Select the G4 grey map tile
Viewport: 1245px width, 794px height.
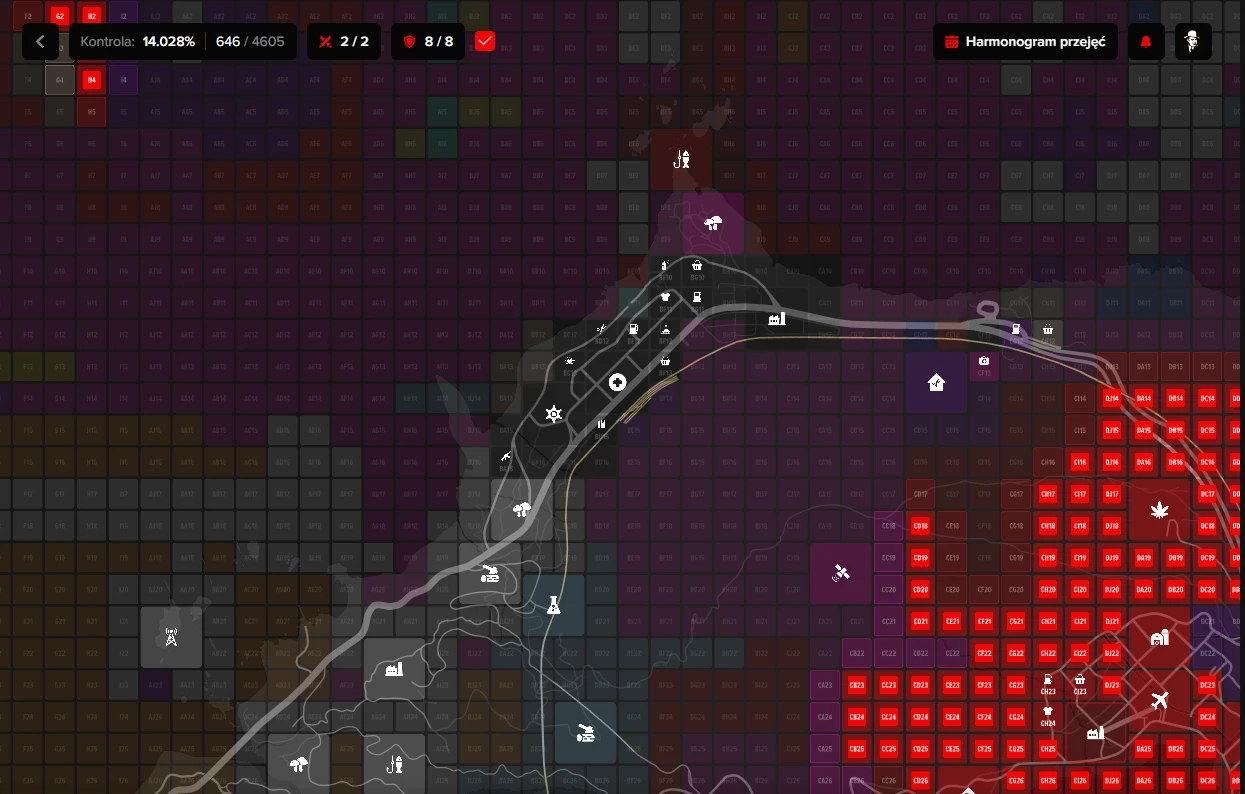(60, 79)
